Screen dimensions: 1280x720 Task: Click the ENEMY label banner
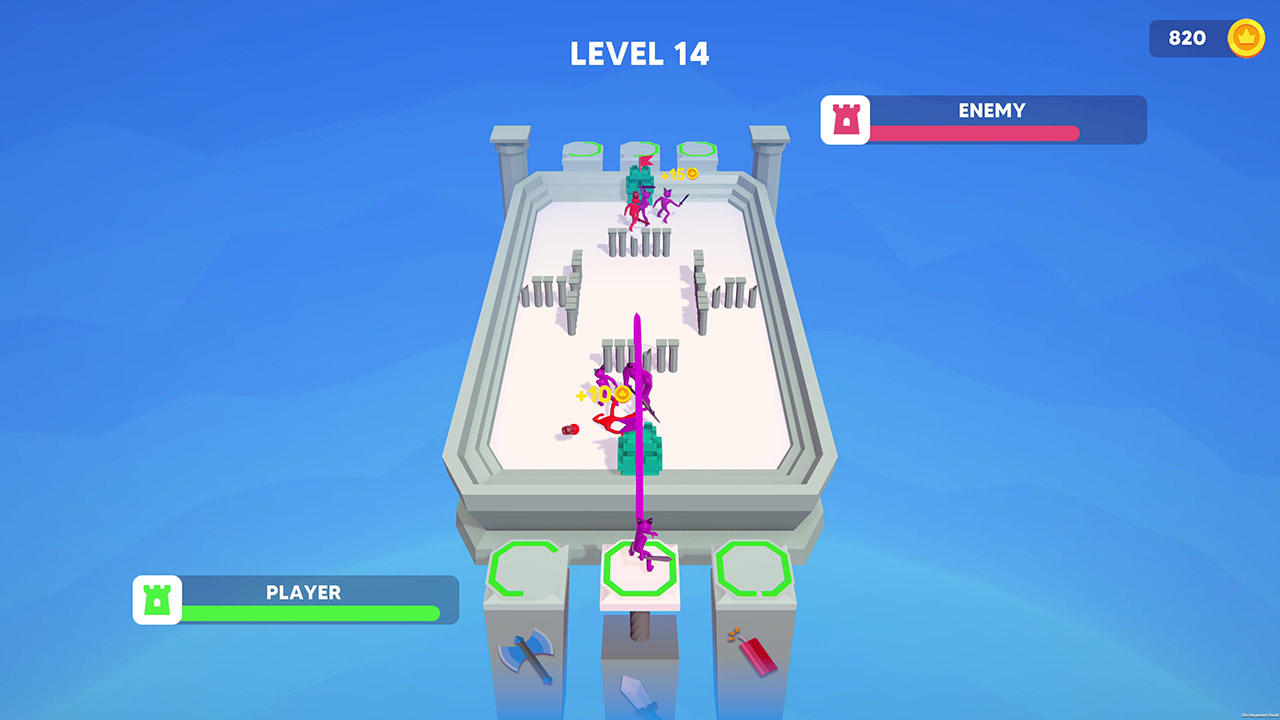coord(992,111)
